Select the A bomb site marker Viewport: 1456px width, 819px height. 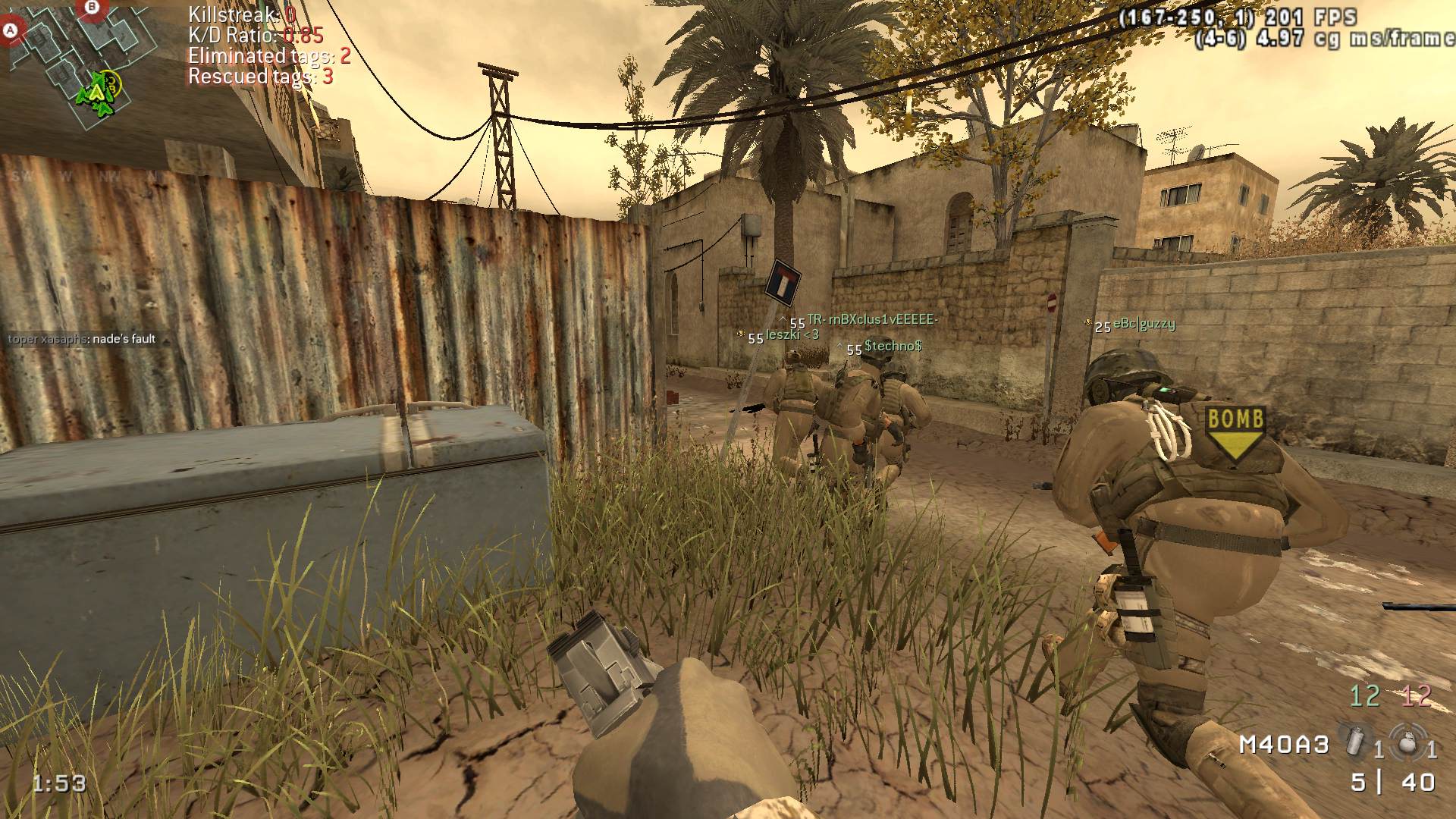pos(11,31)
